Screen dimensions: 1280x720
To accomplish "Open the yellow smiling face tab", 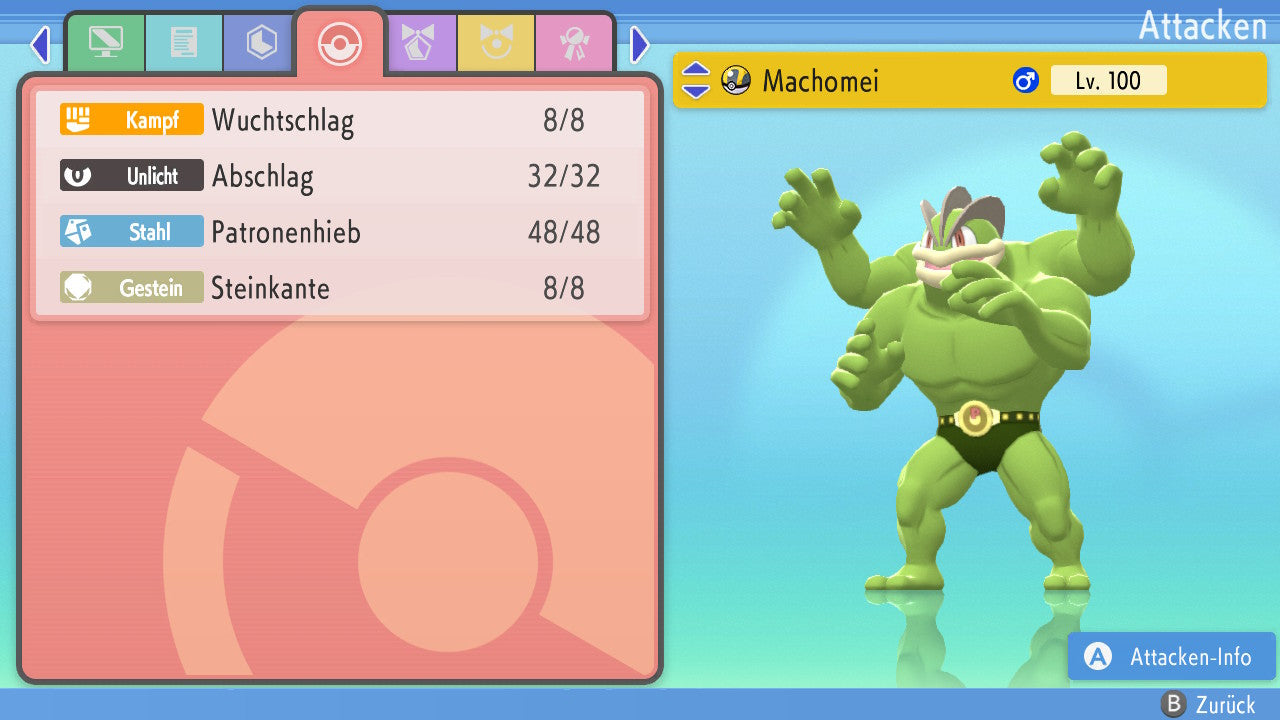I will tap(497, 43).
